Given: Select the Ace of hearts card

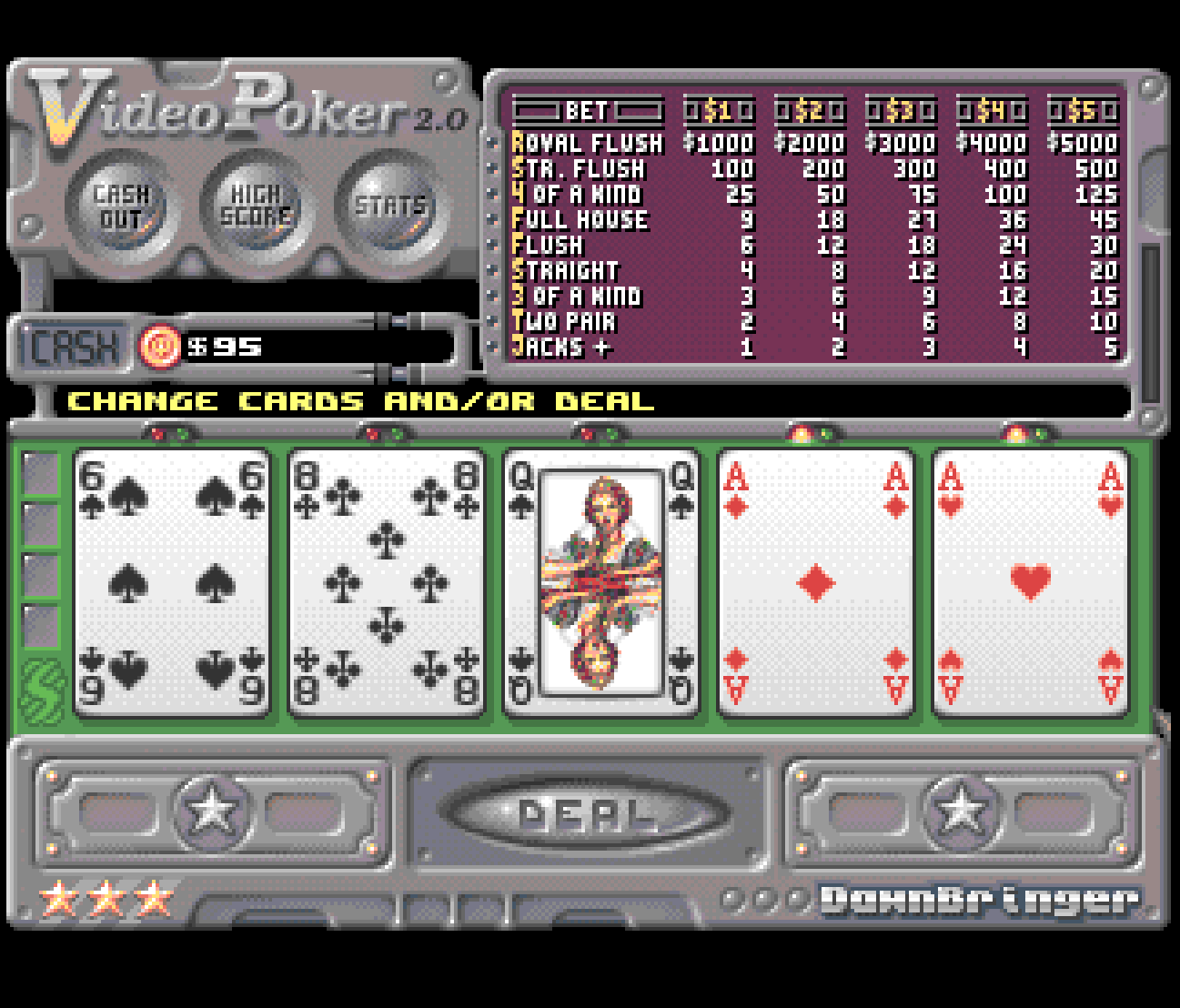Looking at the screenshot, I should click(1031, 582).
